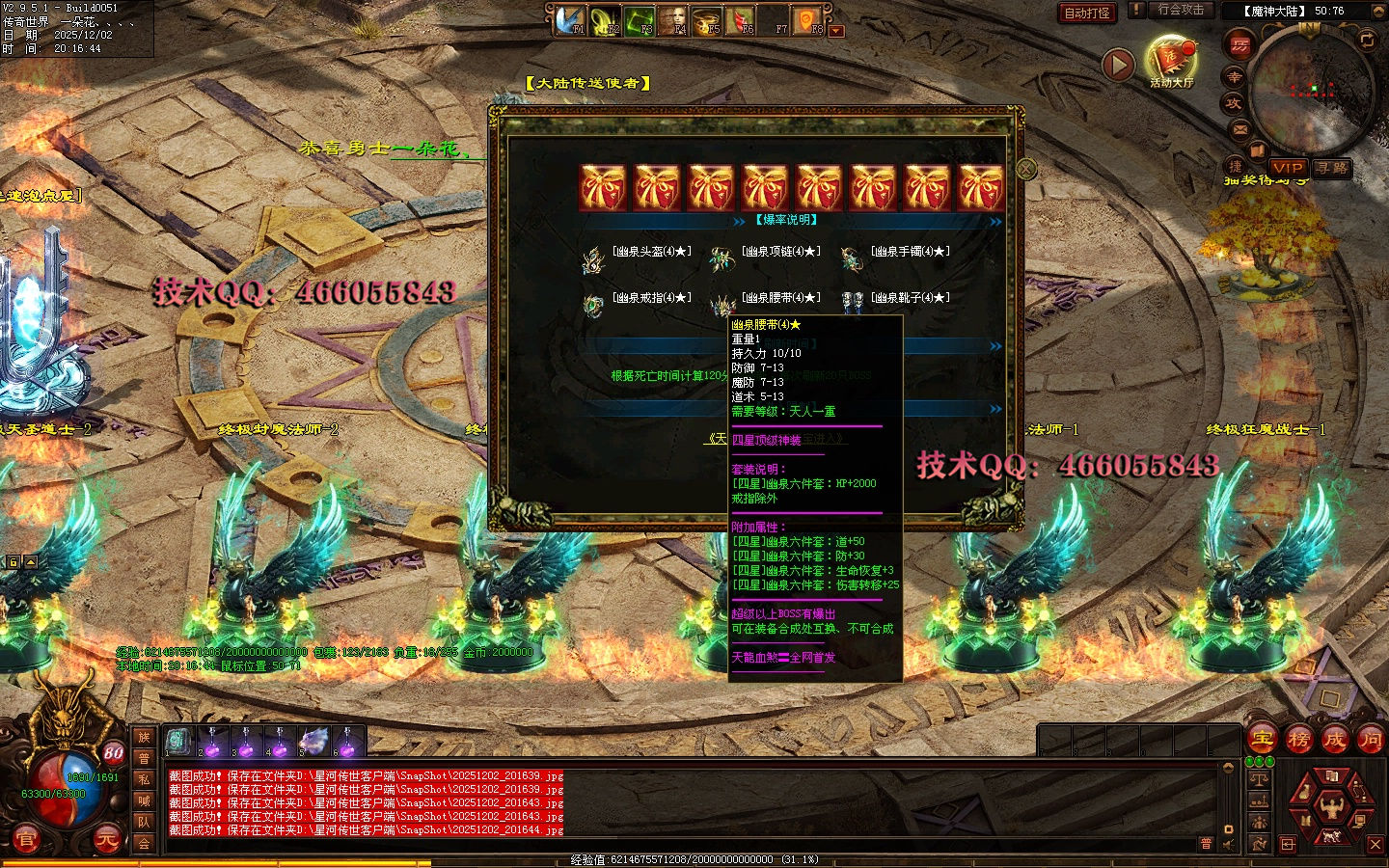Toggle the 自动打怪 auto-fight button

1087,13
